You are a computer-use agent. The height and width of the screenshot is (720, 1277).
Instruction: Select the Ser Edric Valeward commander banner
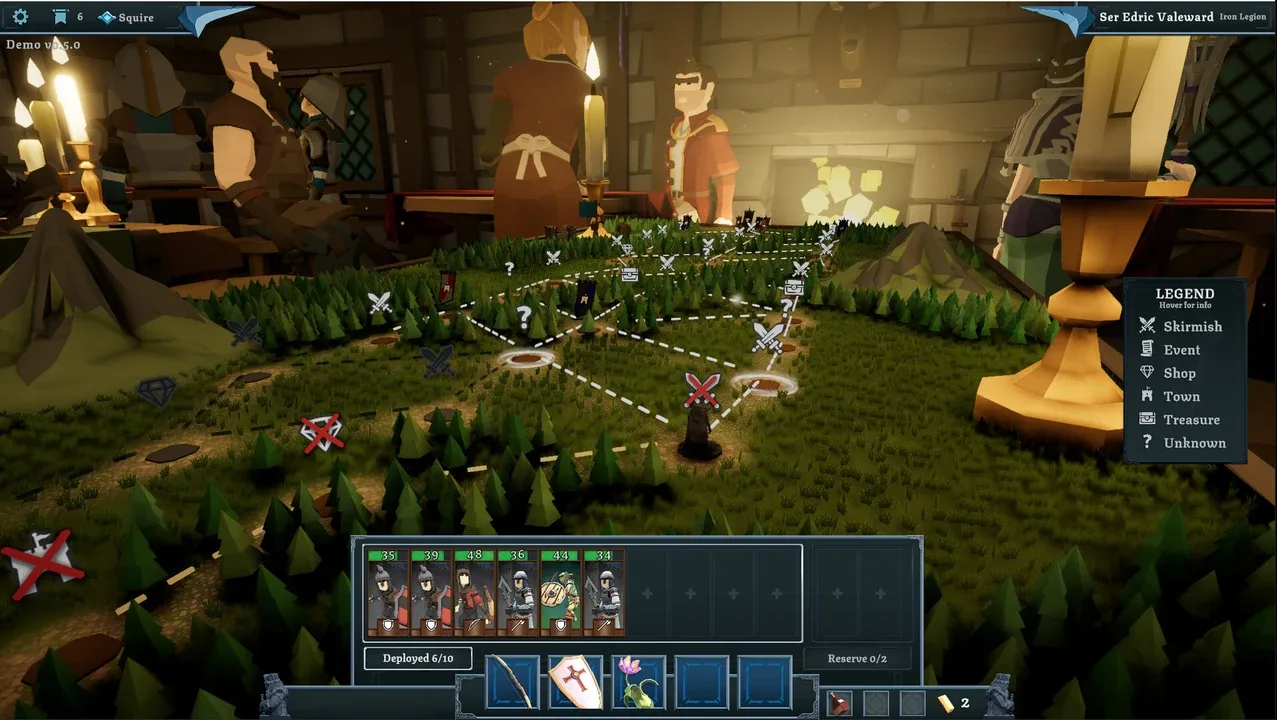pyautogui.click(x=1155, y=17)
